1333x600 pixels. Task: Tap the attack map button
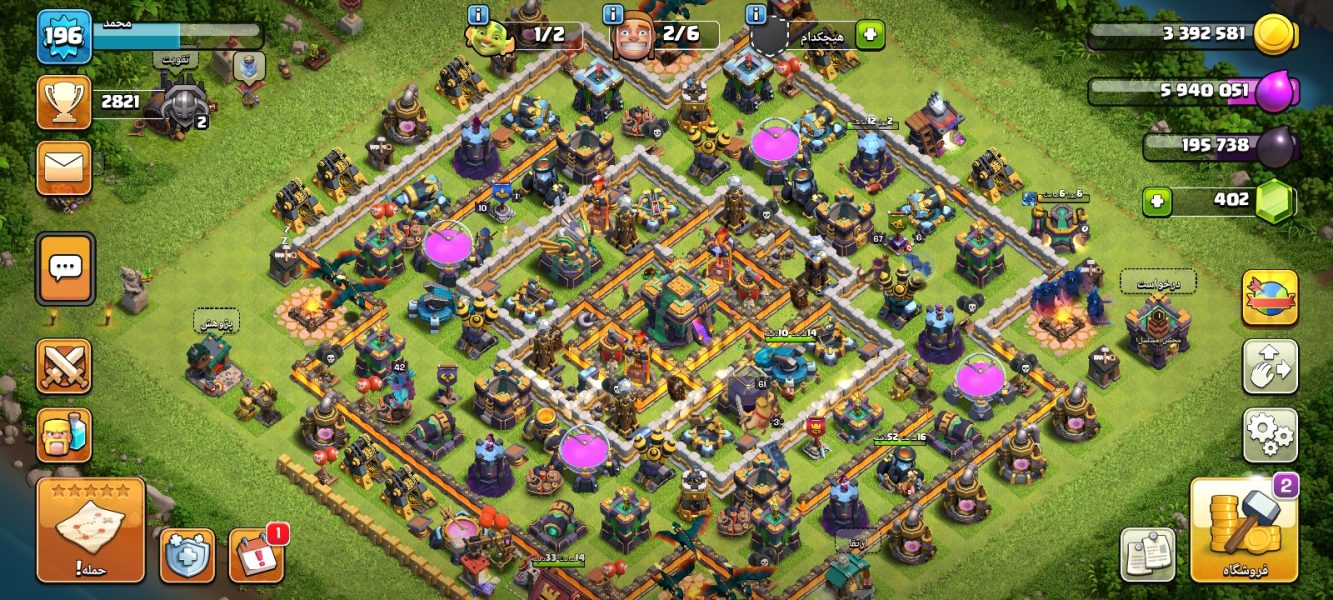(x=91, y=530)
